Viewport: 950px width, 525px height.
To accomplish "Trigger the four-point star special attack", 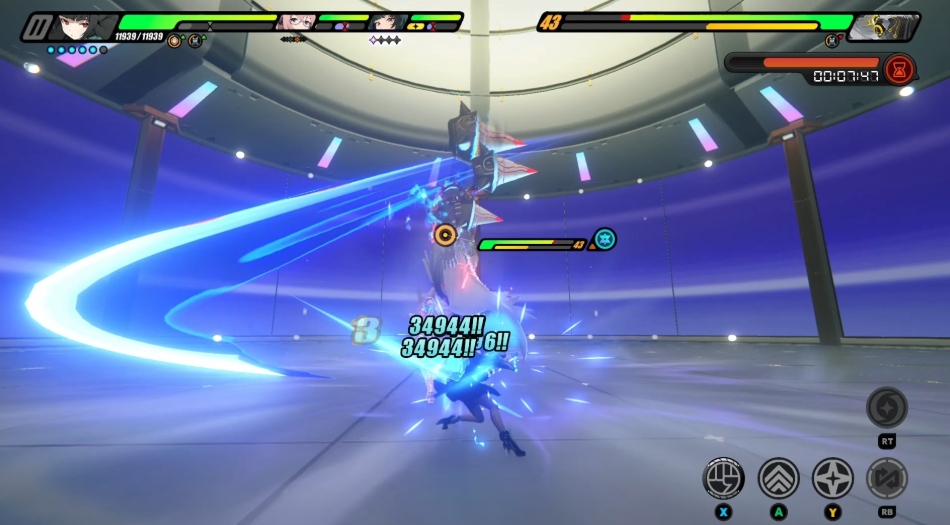I will pyautogui.click(x=832, y=477).
